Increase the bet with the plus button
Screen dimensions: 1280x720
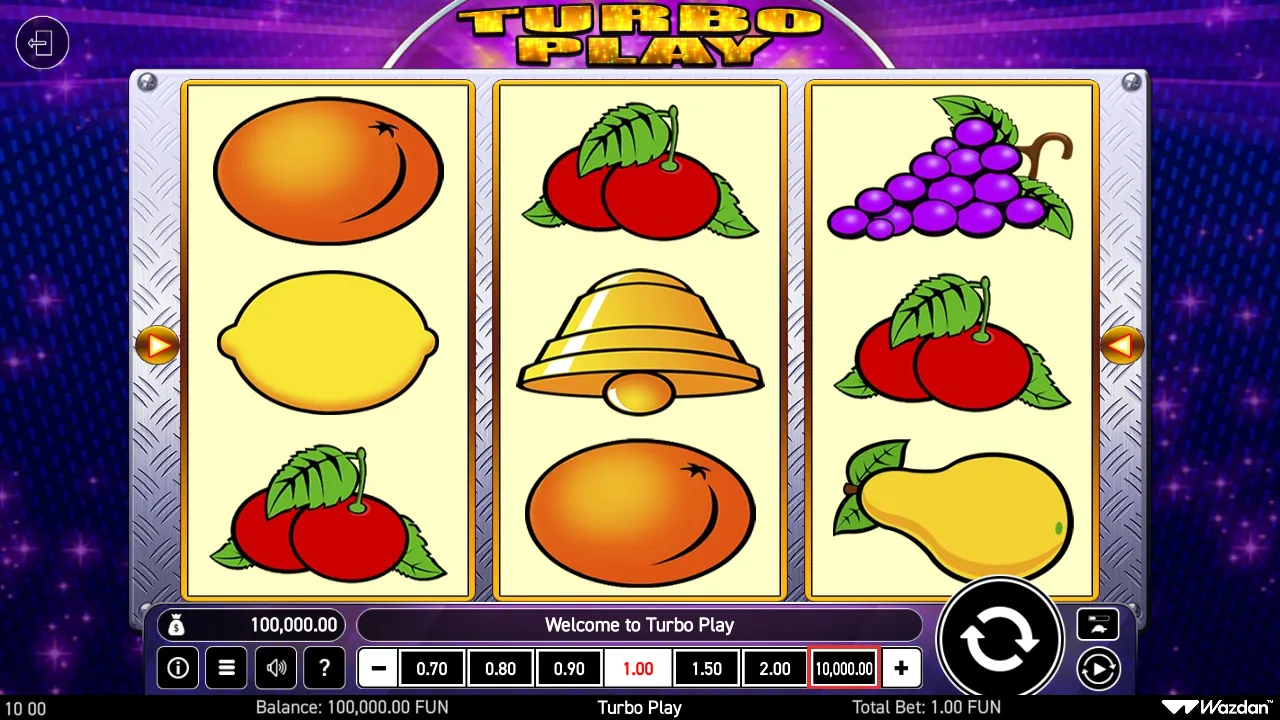tap(901, 668)
